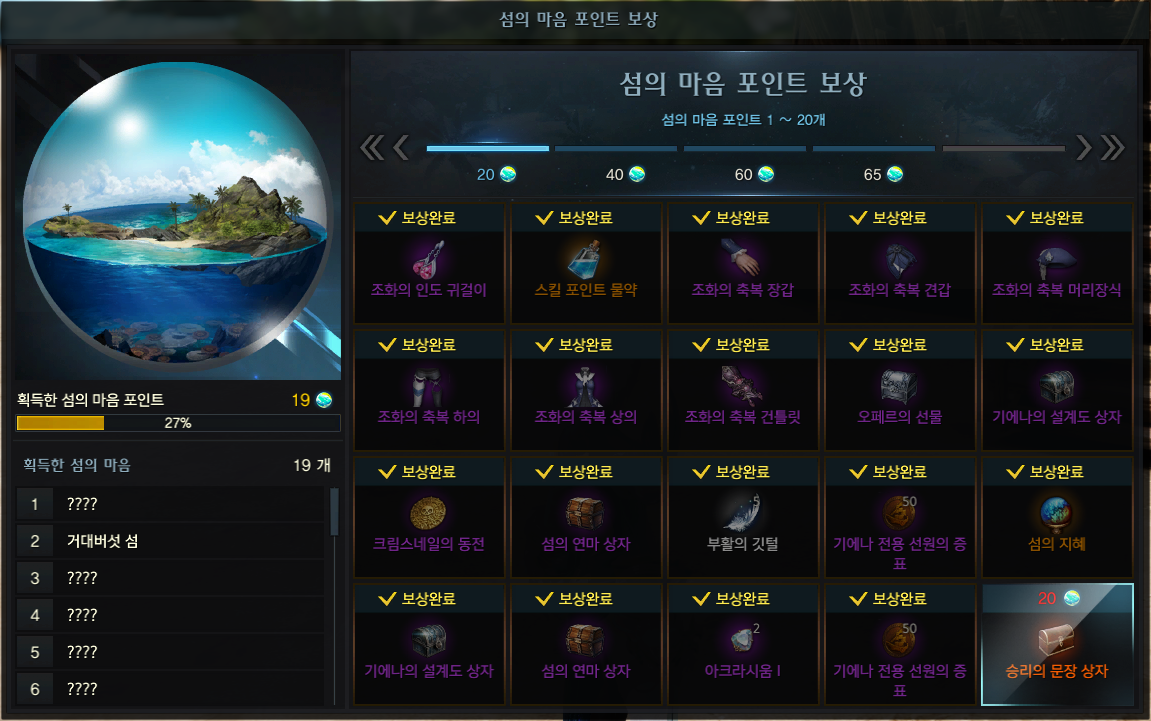Click the 스킬 포인트 물약 reward

point(586,264)
